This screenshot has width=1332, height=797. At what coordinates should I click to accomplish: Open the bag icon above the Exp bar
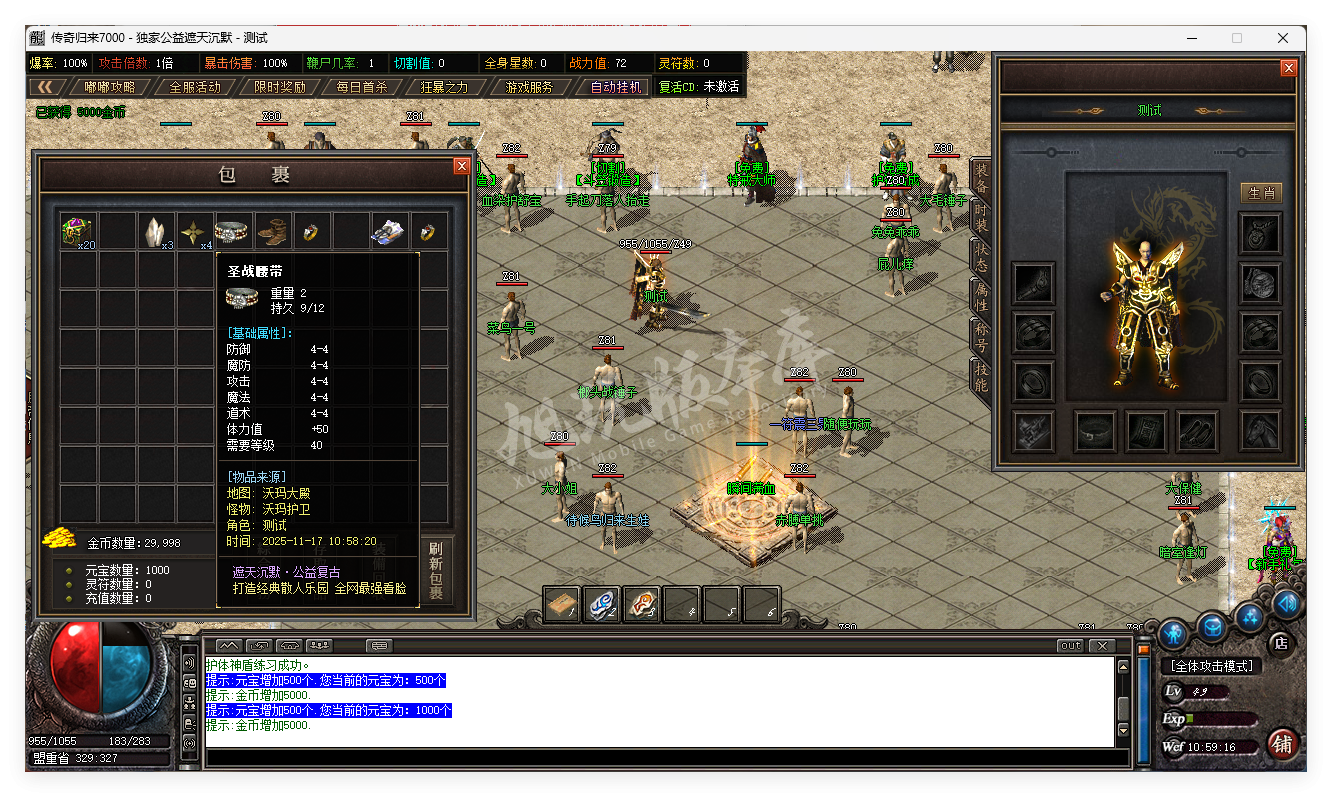[x=1212, y=627]
